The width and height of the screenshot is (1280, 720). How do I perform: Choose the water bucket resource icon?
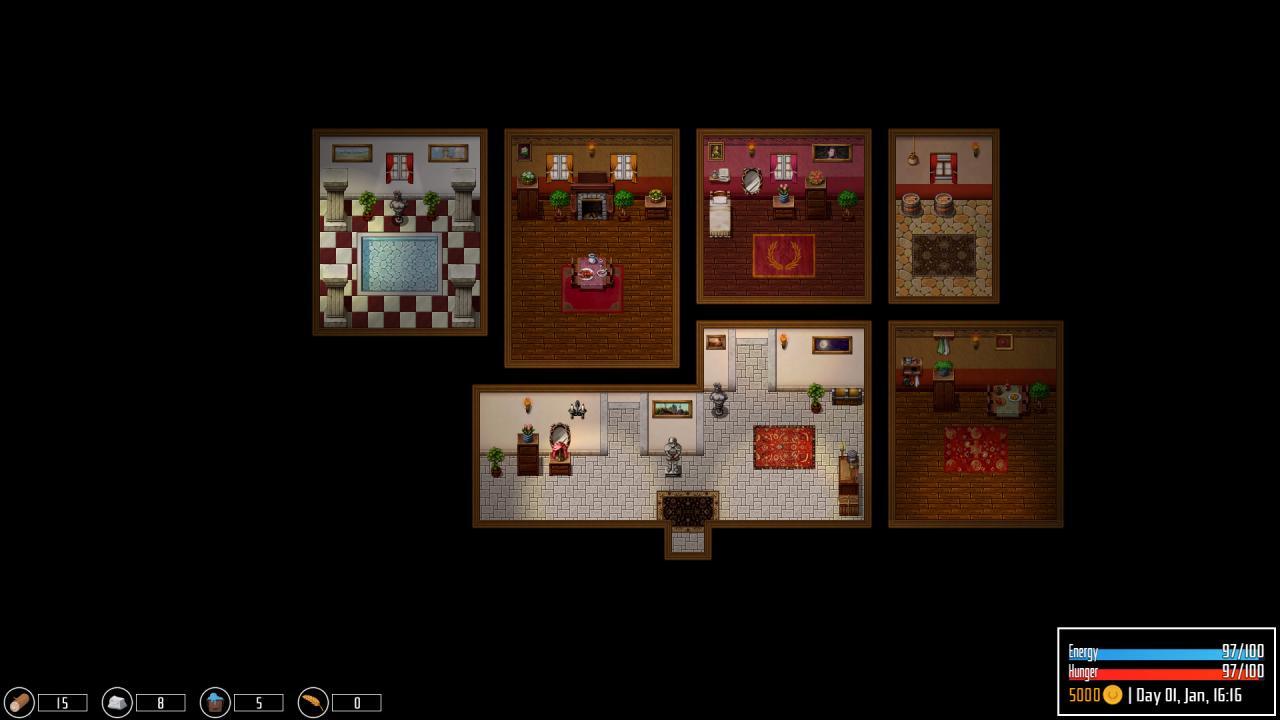(x=215, y=702)
